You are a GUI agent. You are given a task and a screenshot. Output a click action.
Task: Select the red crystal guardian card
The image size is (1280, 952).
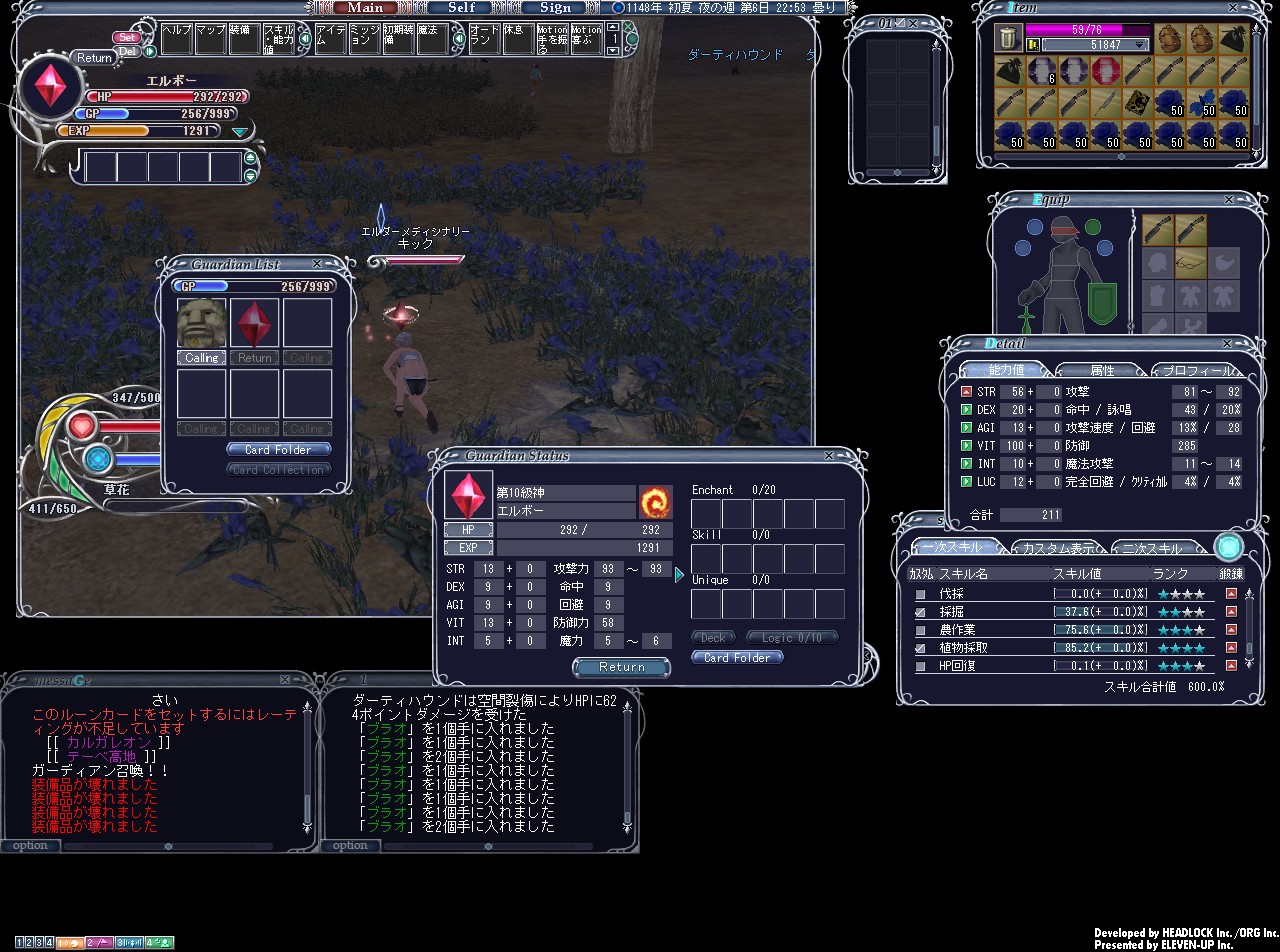pos(254,323)
